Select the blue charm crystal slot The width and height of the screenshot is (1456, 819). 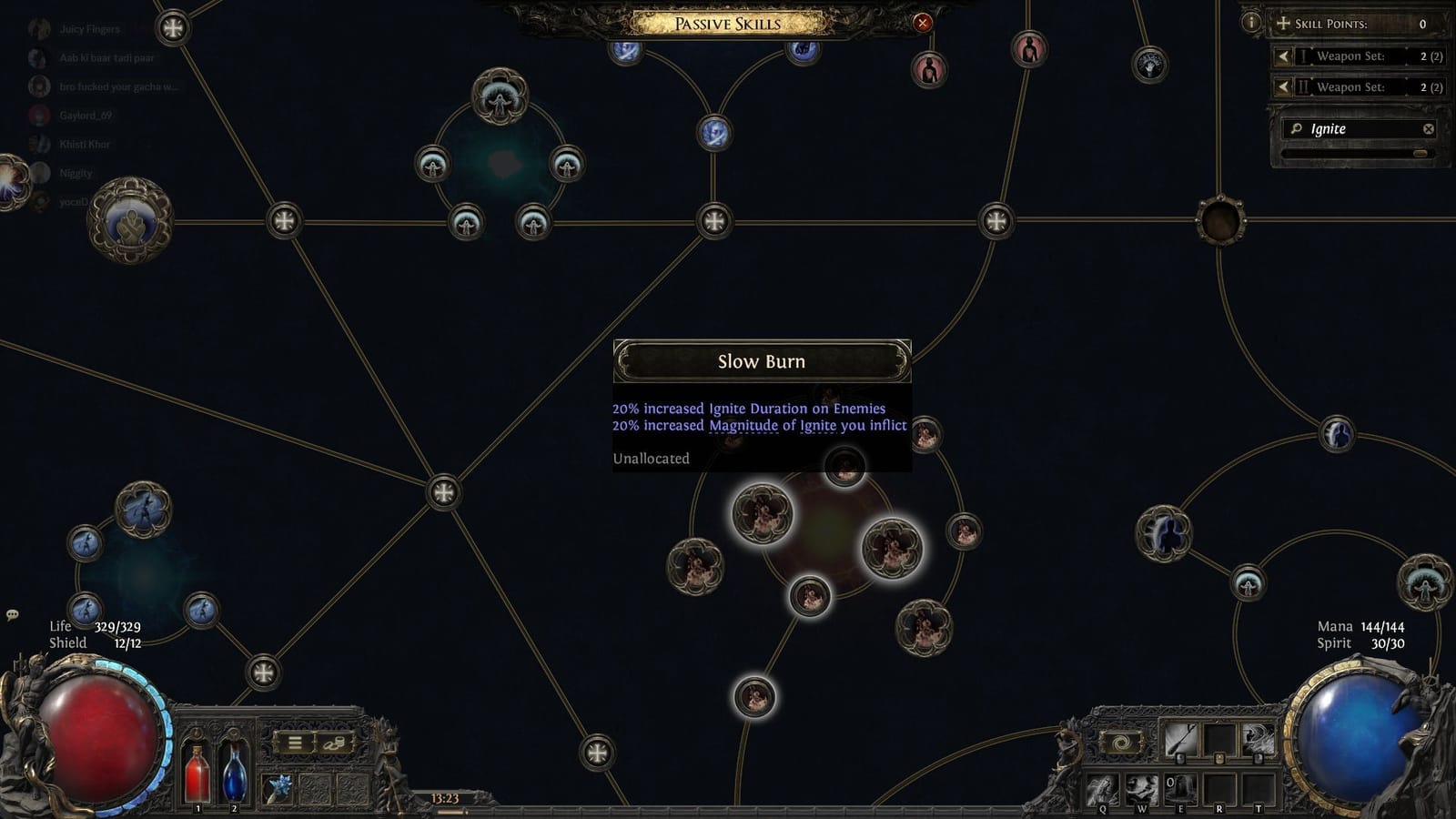point(278,788)
